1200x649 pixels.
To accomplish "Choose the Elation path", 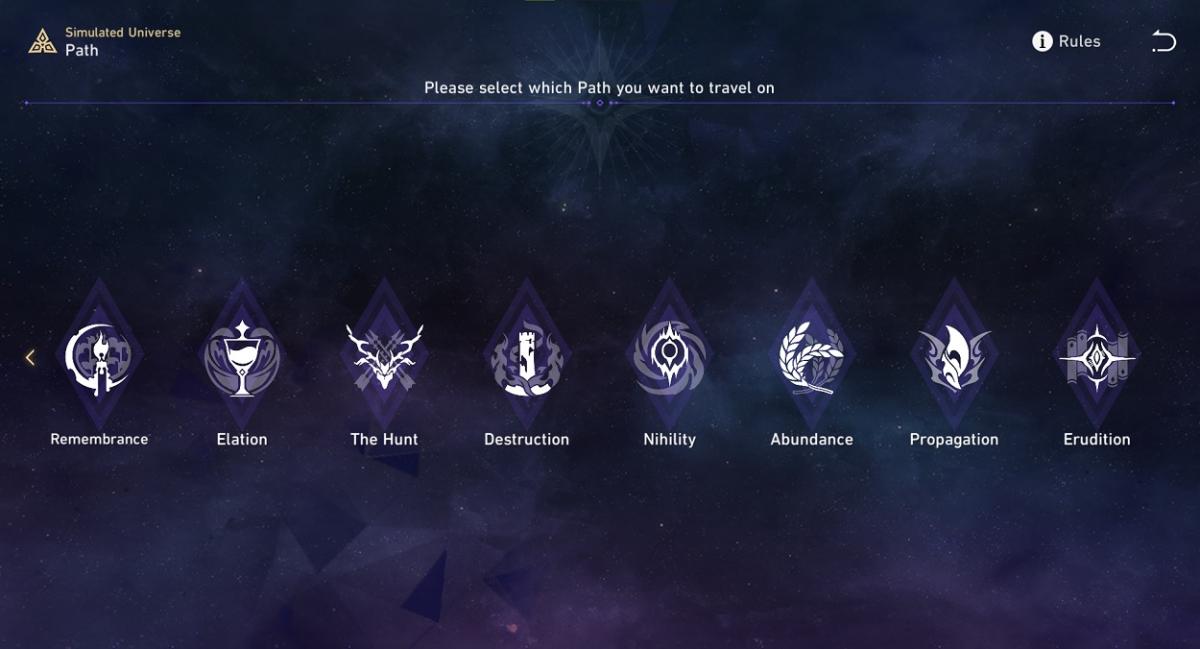I will tap(242, 358).
